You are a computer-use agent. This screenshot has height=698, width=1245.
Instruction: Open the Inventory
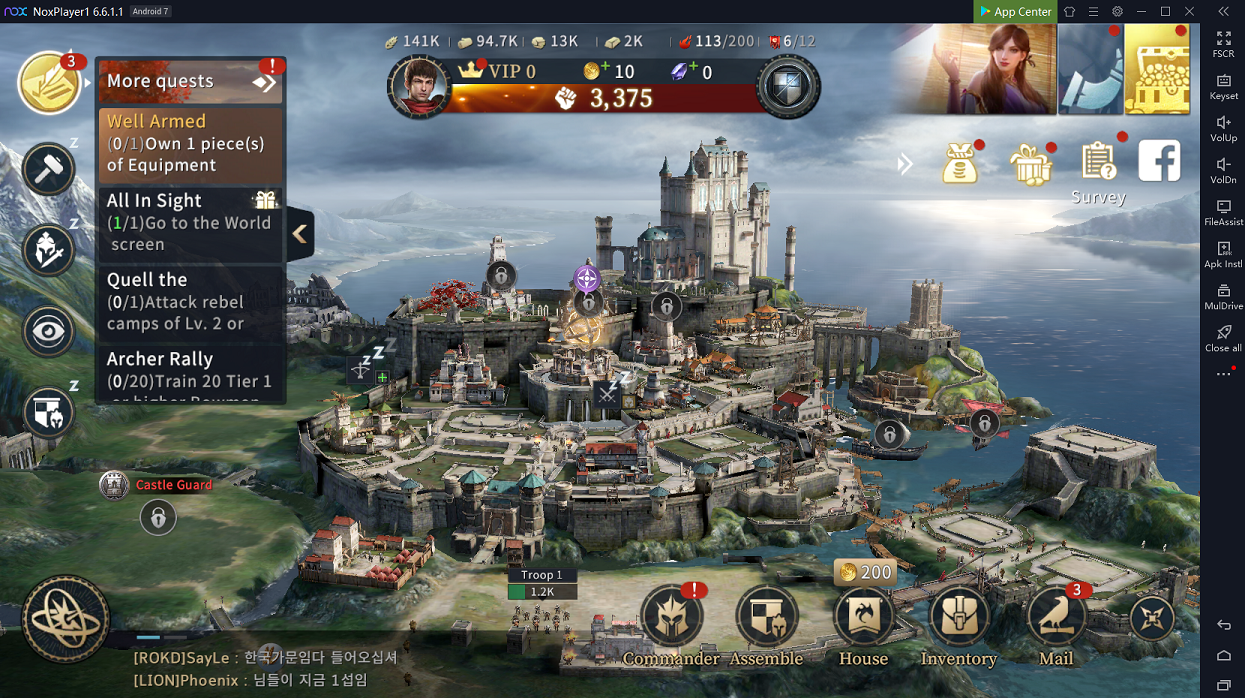coord(958,619)
